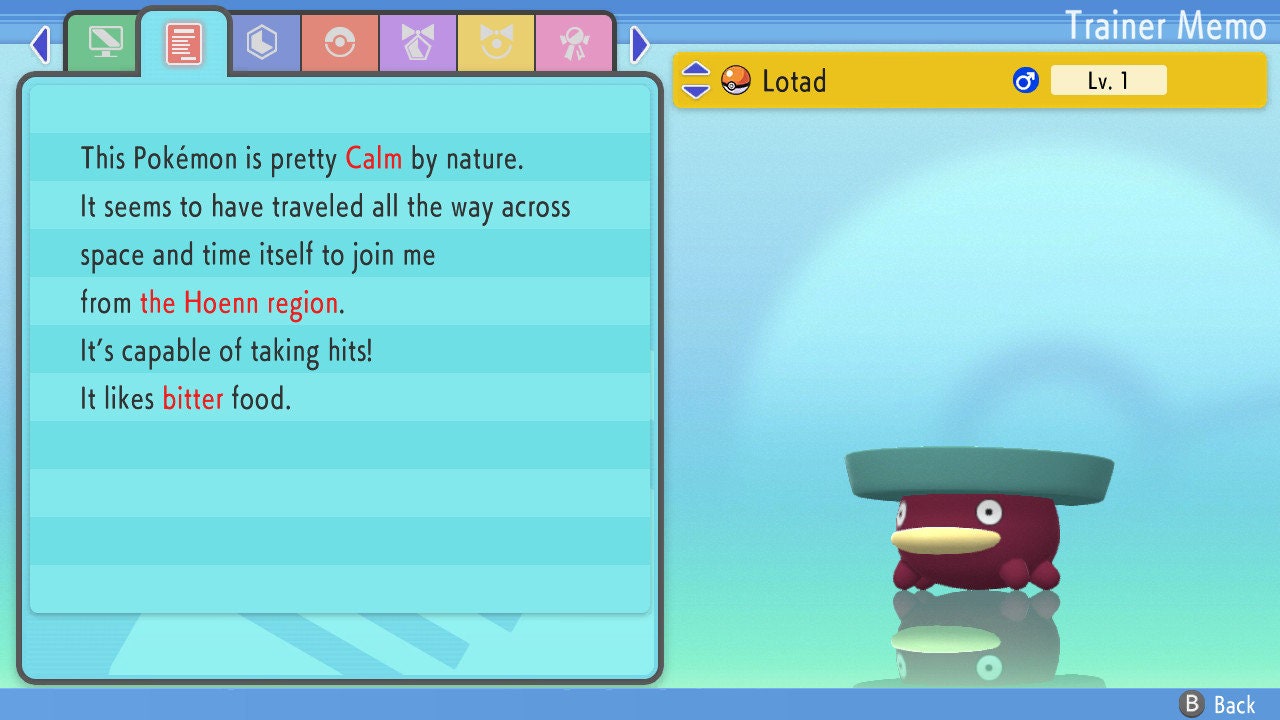Click the left arrow beside the tabs
The image size is (1280, 720).
(x=40, y=44)
